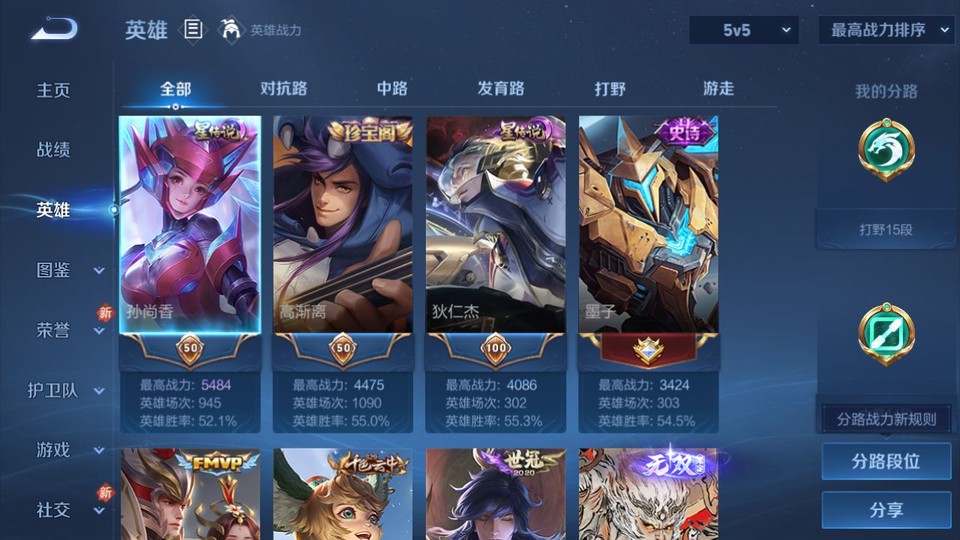960x540 pixels.
Task: Open the 主页 home section
Action: tap(54, 90)
